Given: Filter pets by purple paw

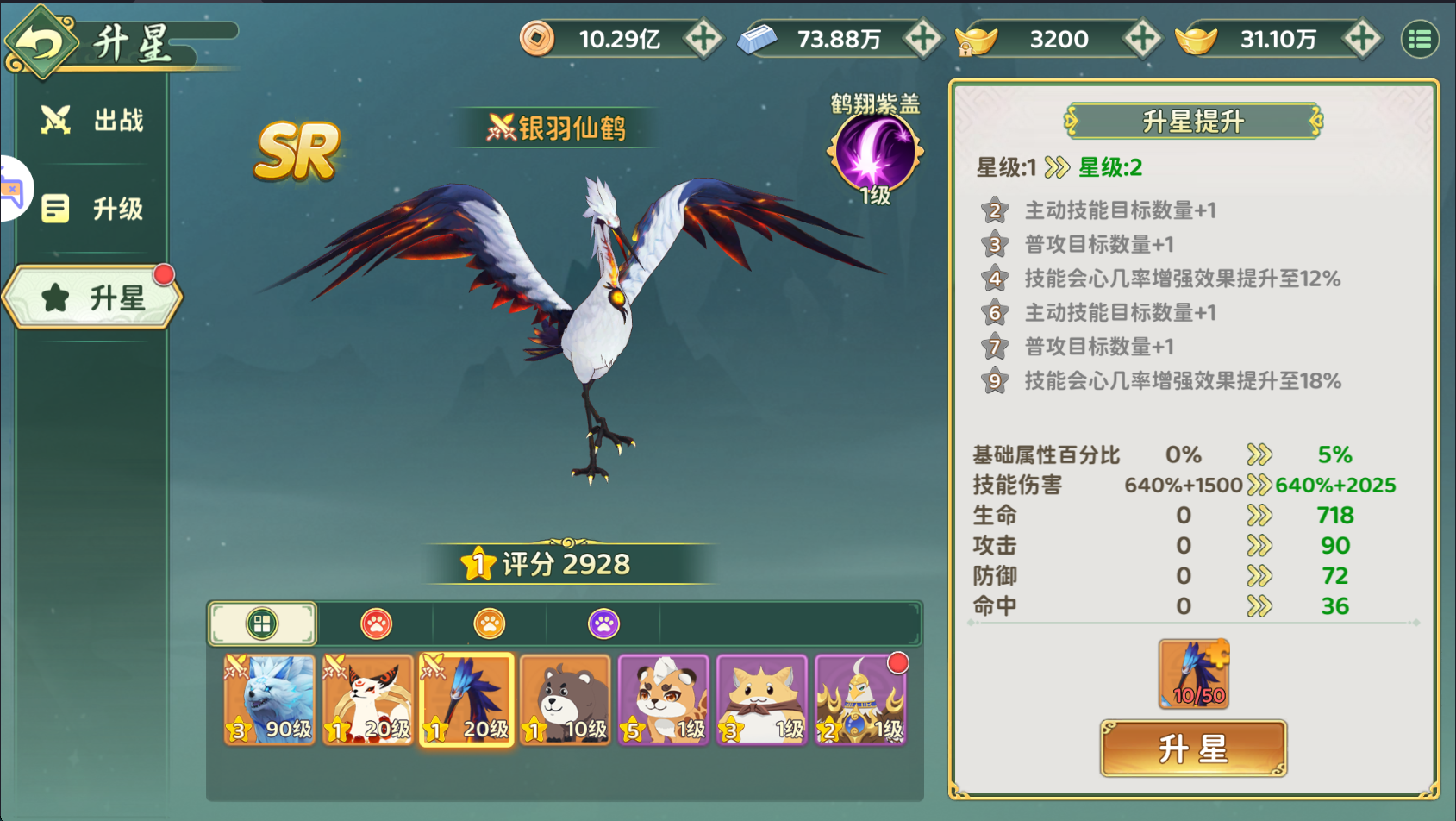Looking at the screenshot, I should (603, 624).
